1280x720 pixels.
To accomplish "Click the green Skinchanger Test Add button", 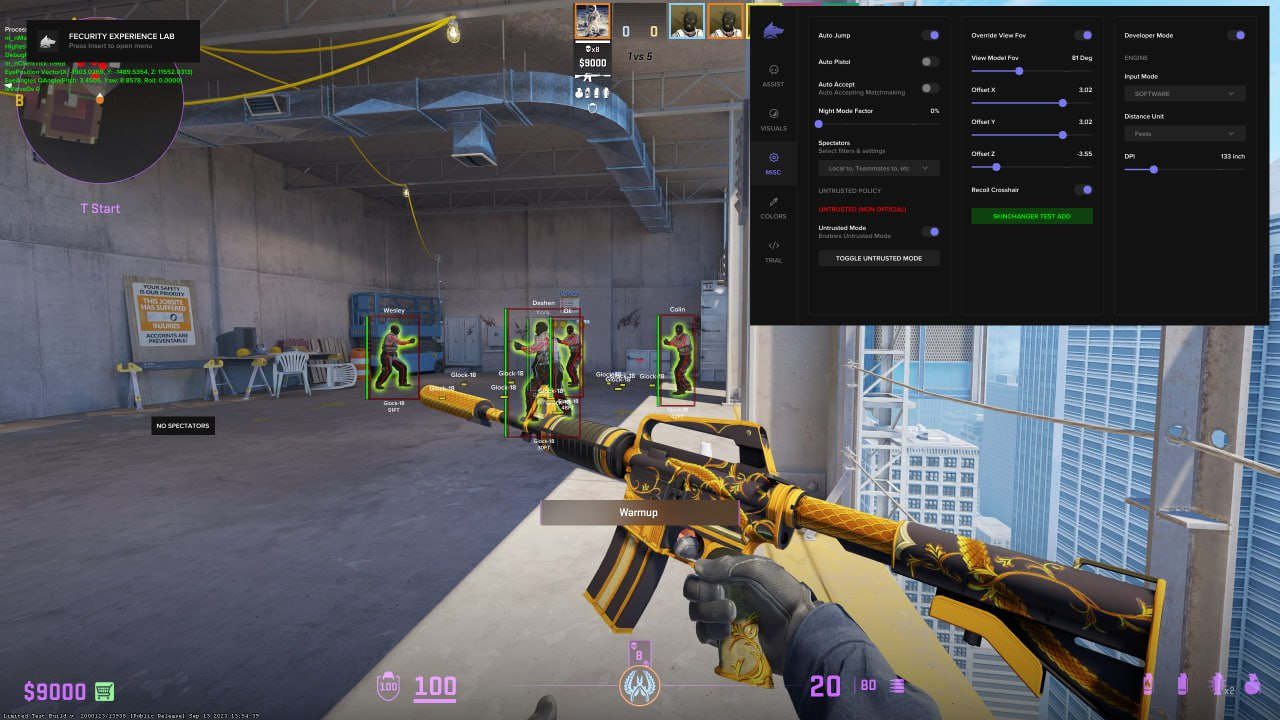I will (1031, 216).
